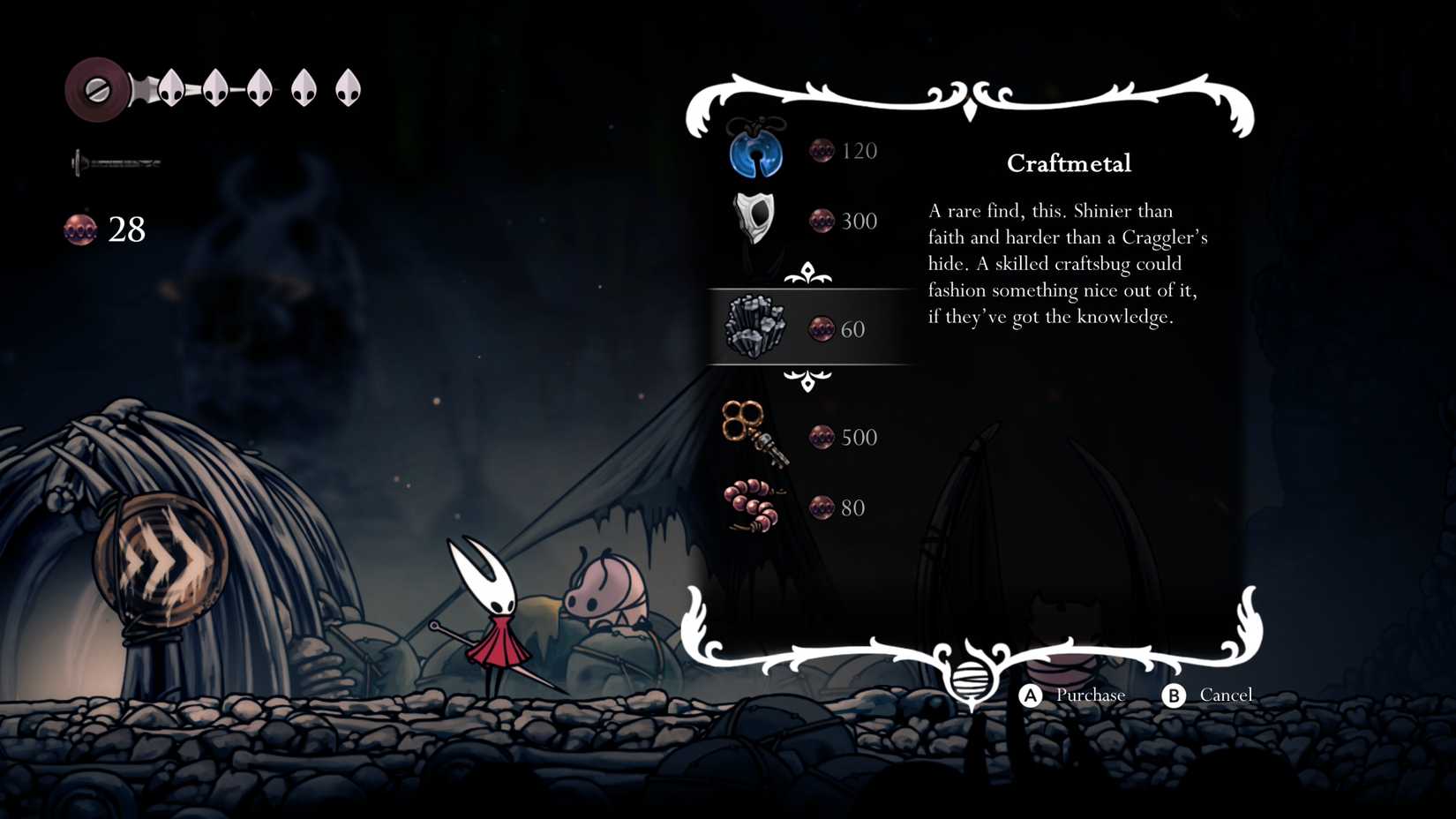Screen dimensions: 1456x819
Task: Click the Craftmetal title in the description panel
Action: pos(1069,162)
